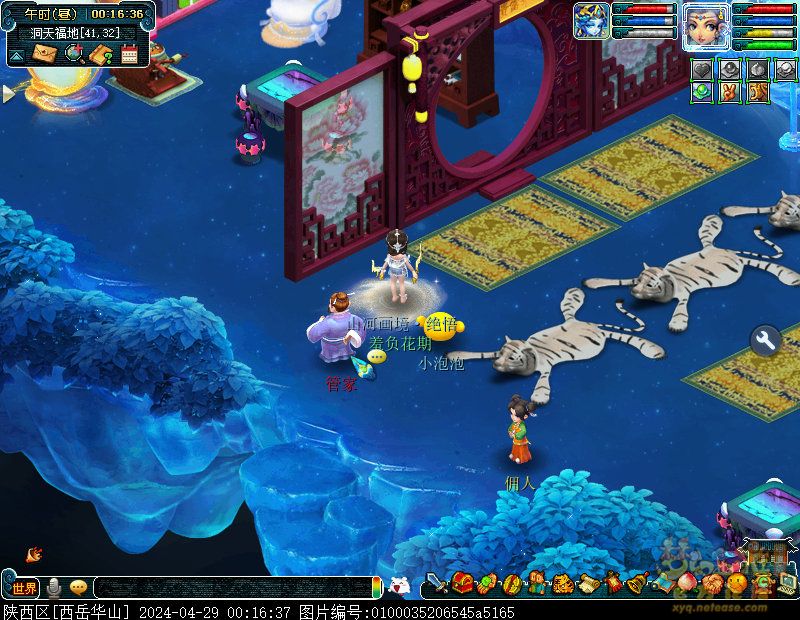This screenshot has height=620, width=800.
Task: Open the red treasure chest bag icon
Action: [x=462, y=583]
